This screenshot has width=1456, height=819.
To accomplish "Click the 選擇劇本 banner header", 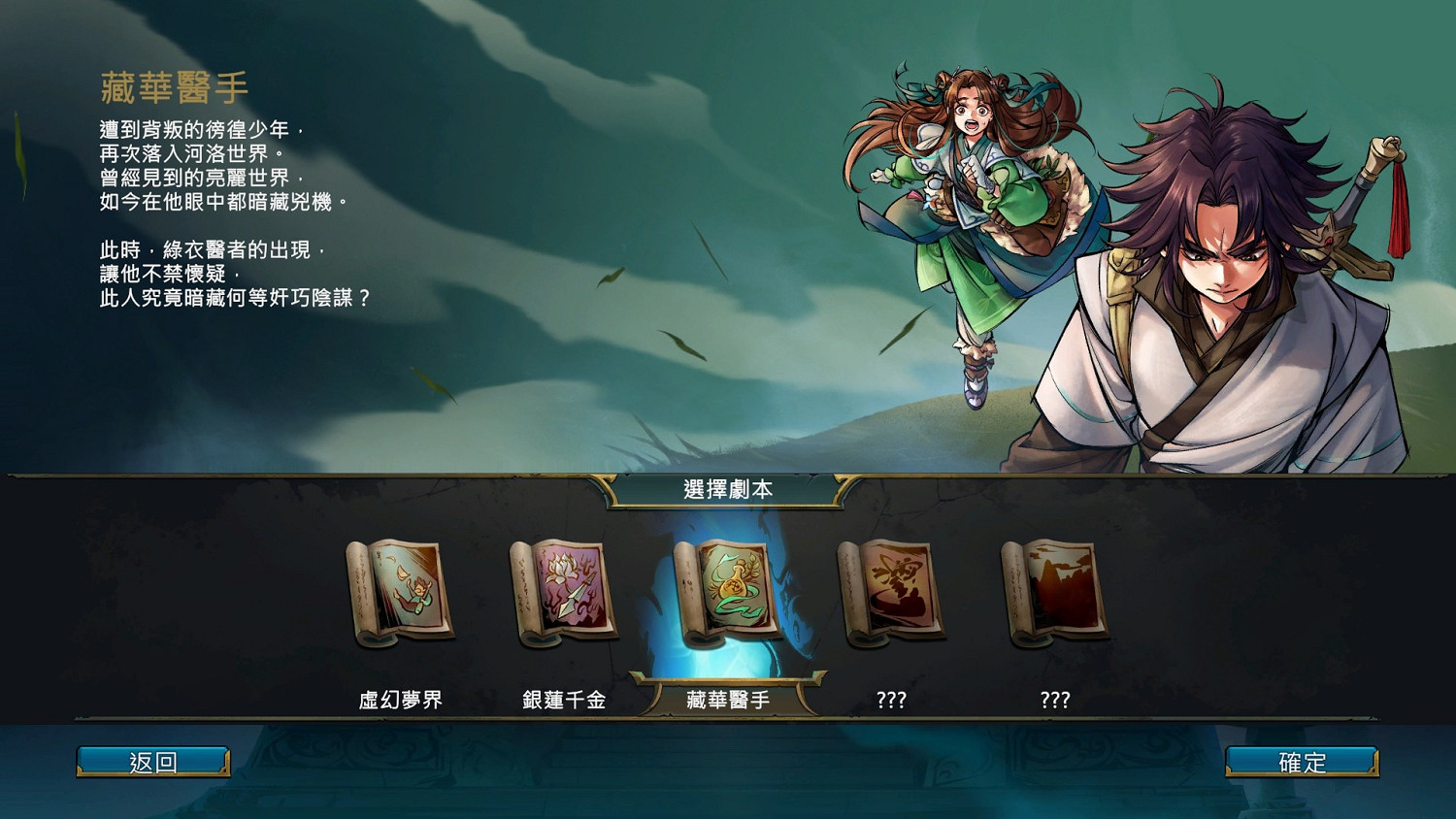I will click(728, 491).
